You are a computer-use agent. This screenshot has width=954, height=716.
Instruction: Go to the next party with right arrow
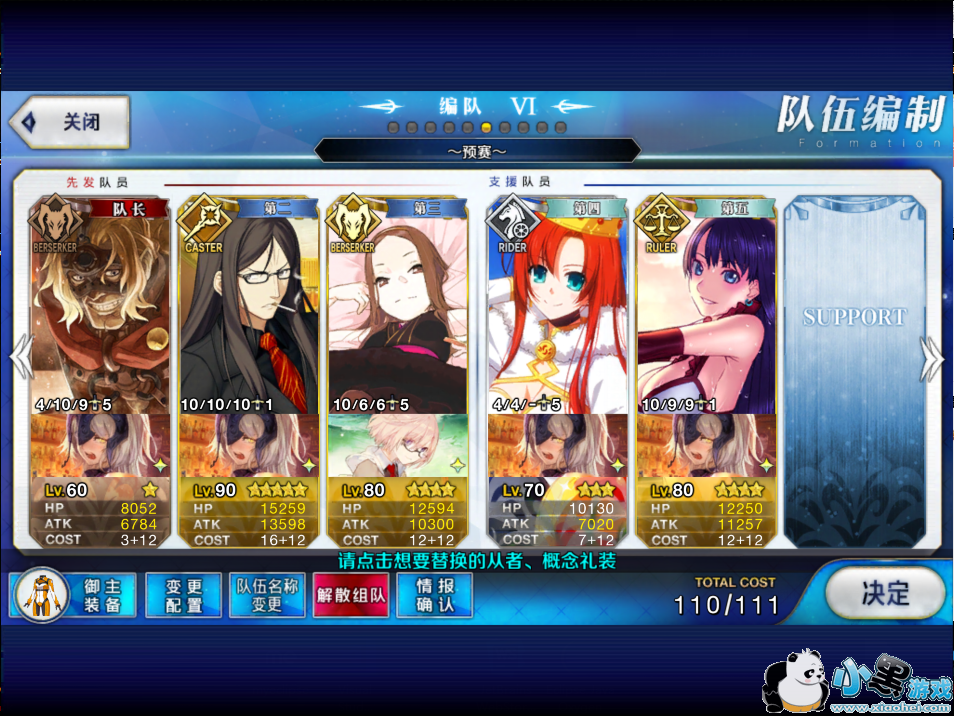[x=932, y=356]
